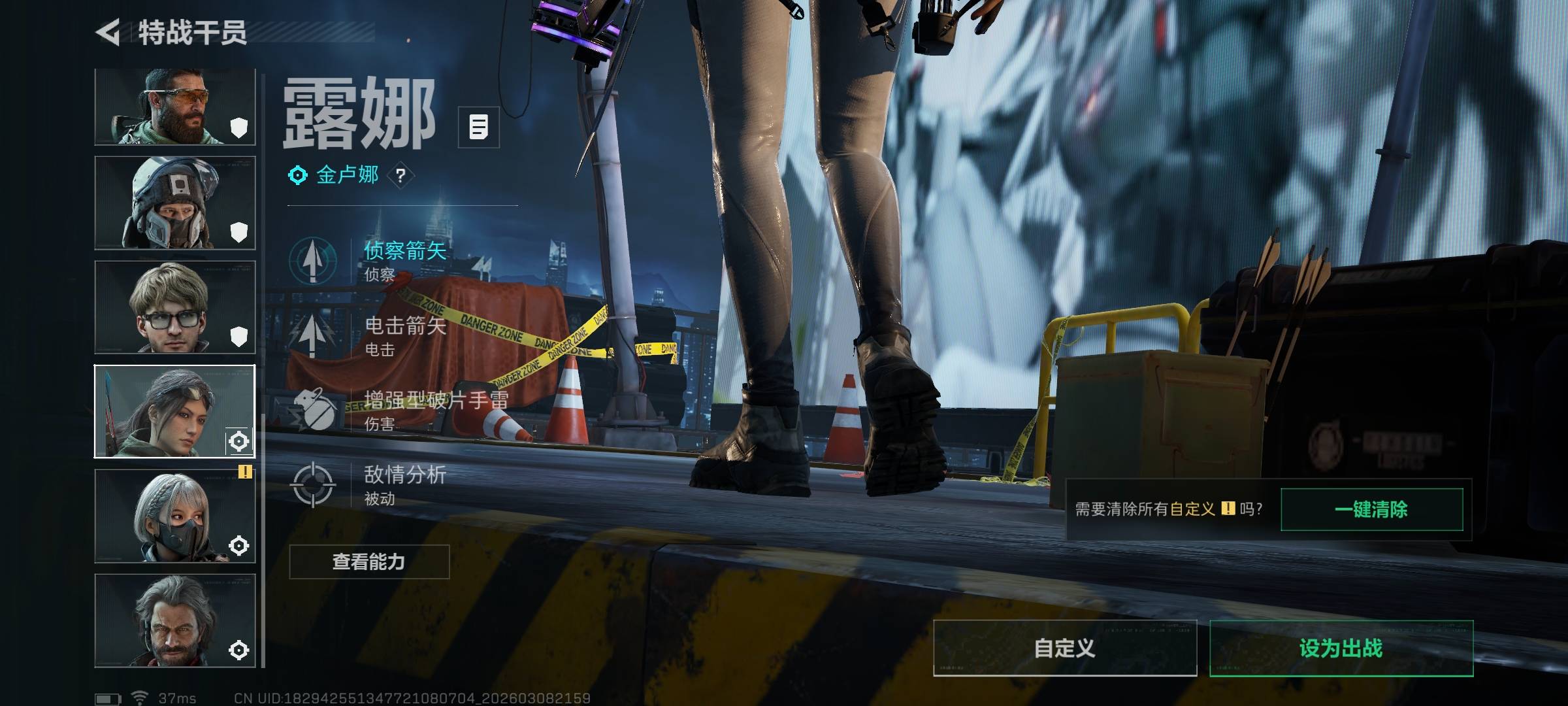The image size is (1568, 706).
Task: Set operator for battle with 设为出战
Action: coord(1341,648)
